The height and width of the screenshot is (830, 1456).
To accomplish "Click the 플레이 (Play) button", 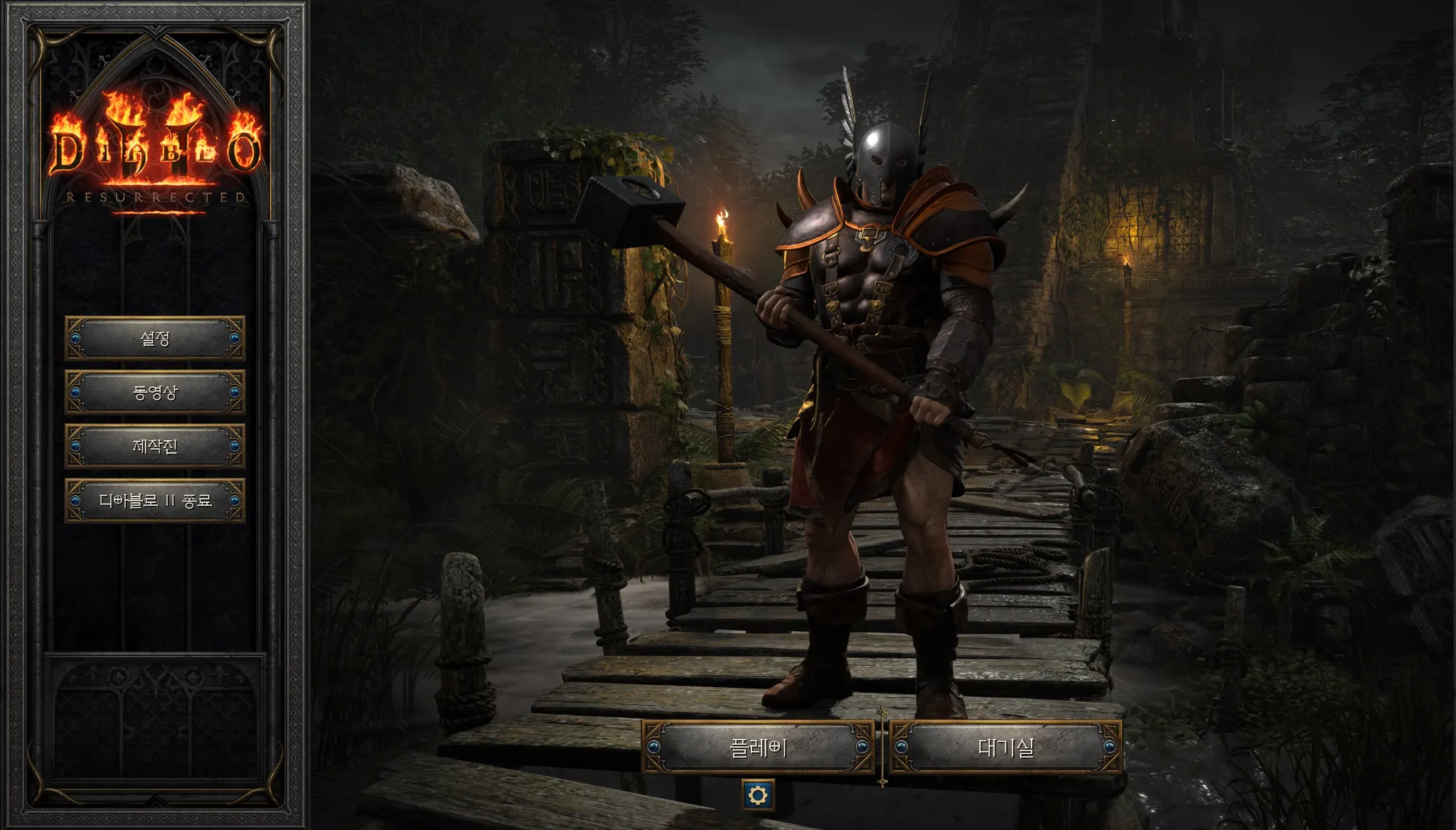I will 758,747.
